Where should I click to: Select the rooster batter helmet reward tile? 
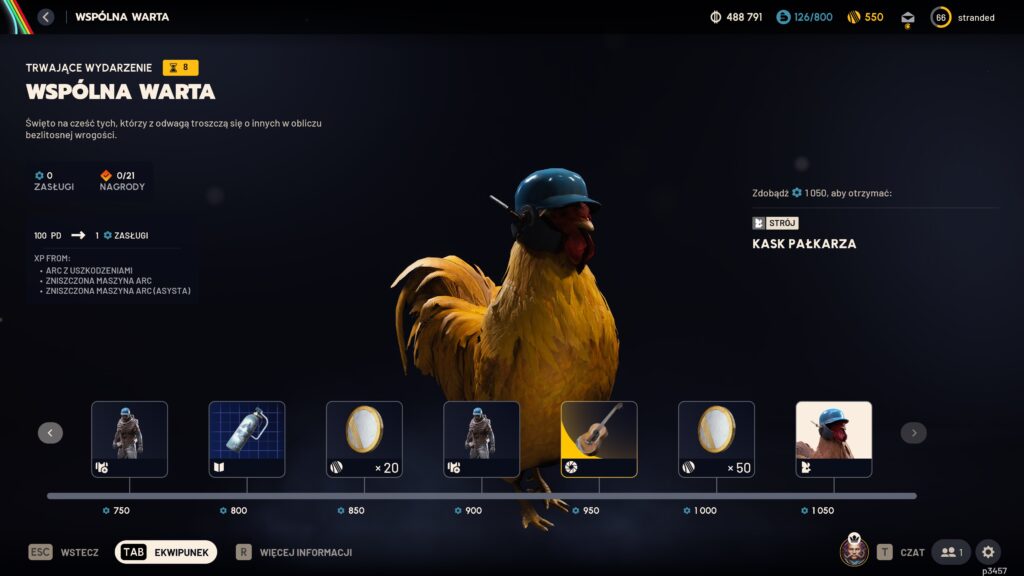point(833,439)
